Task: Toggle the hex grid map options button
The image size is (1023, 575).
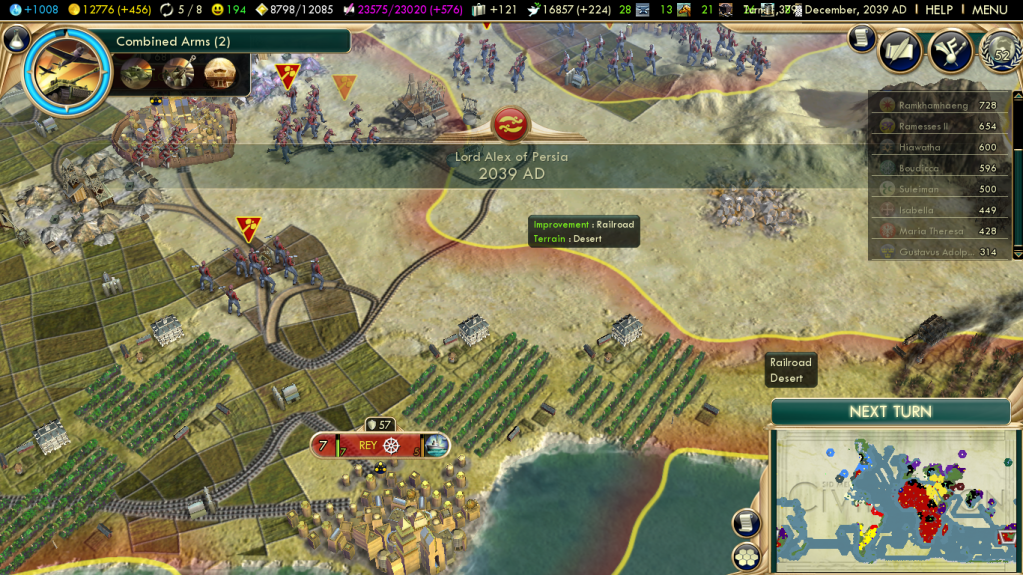Action: [x=746, y=556]
